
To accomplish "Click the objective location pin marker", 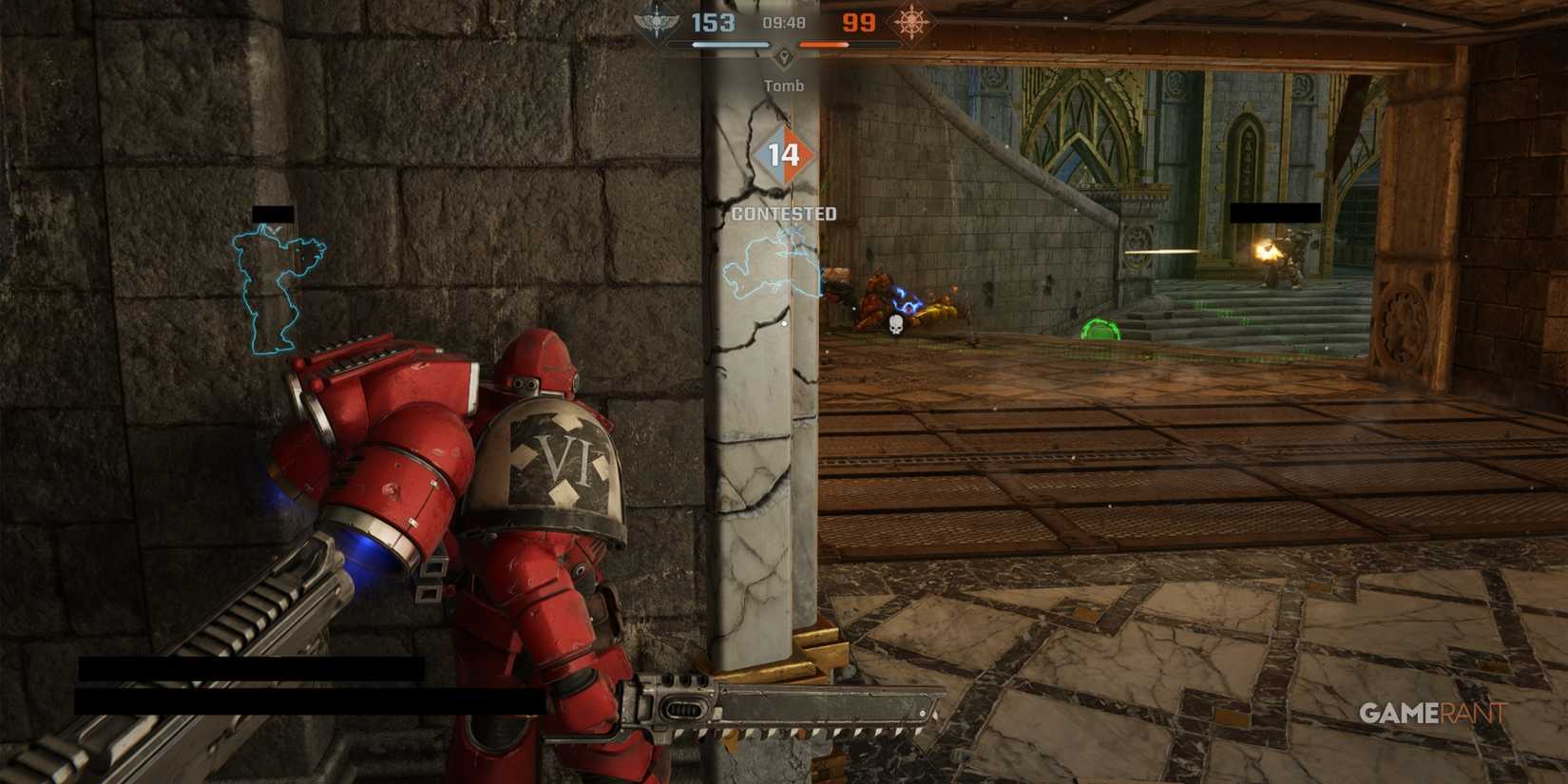I will [x=782, y=59].
